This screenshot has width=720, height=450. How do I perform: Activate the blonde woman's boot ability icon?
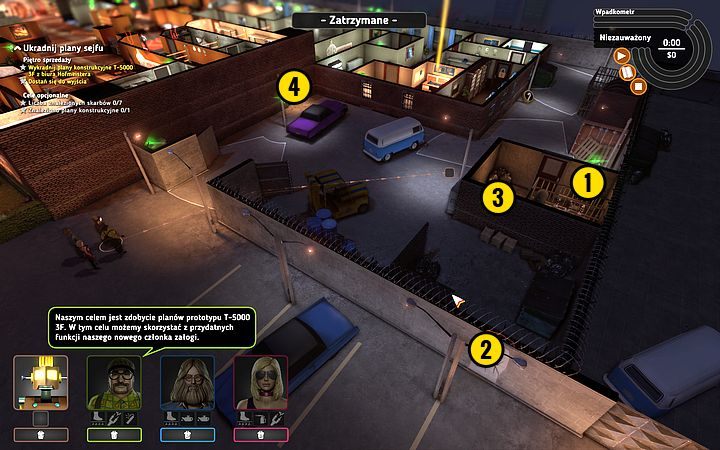click(245, 418)
